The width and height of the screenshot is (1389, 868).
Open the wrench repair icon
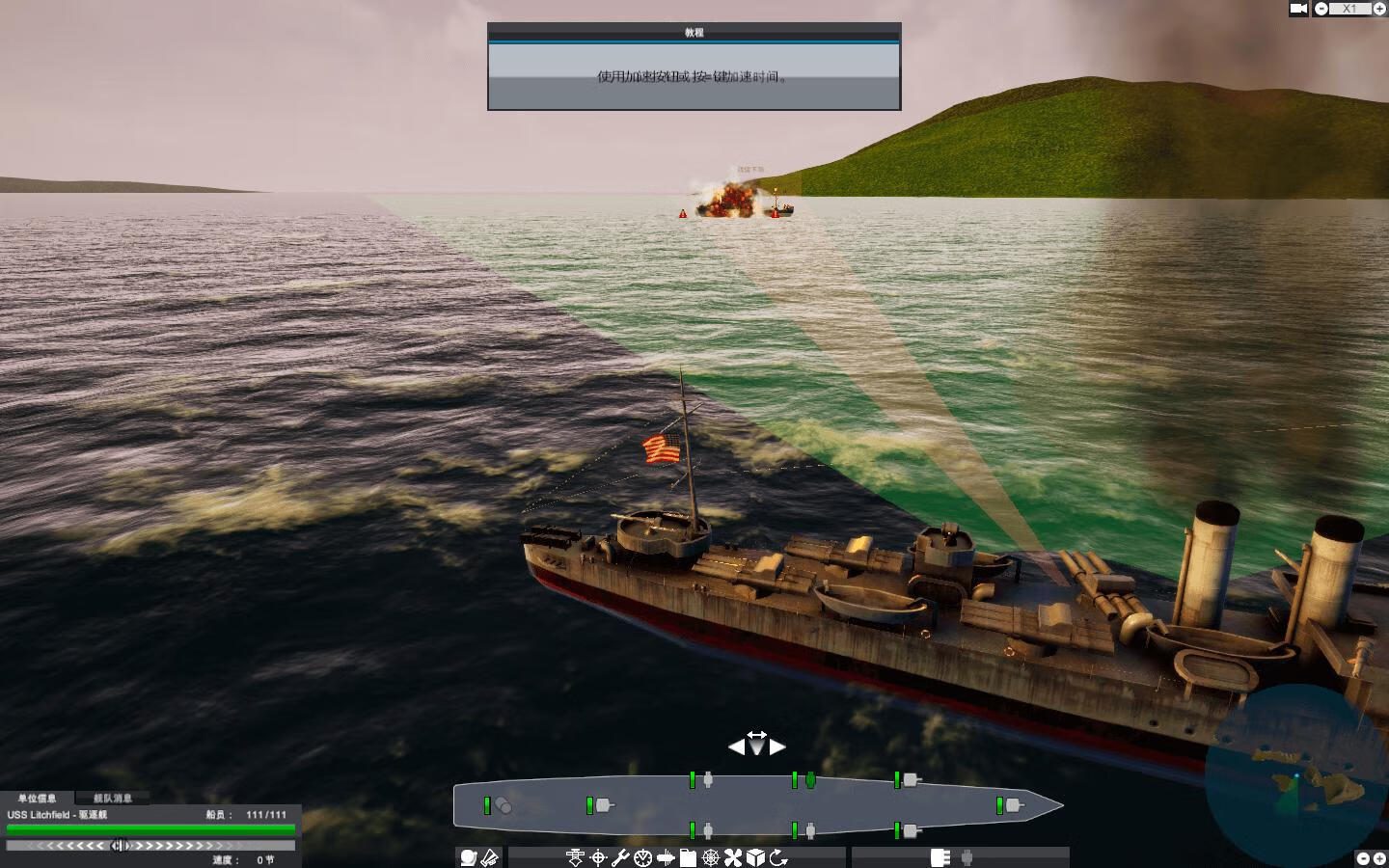[x=620, y=857]
